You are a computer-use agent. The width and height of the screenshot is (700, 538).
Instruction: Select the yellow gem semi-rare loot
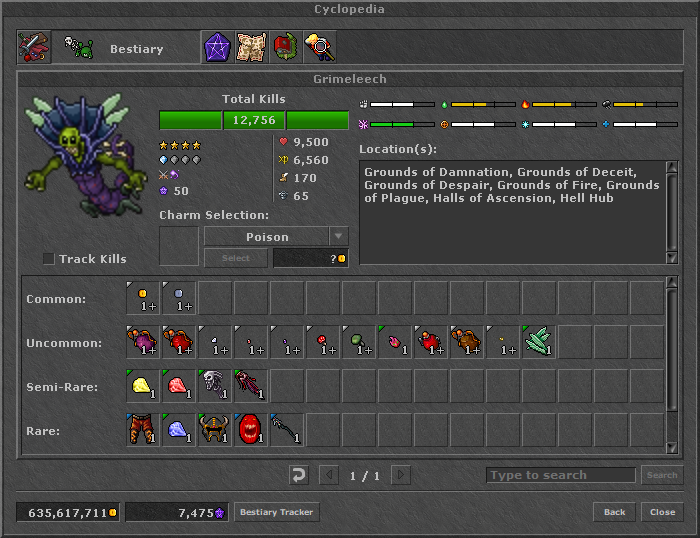tap(143, 385)
